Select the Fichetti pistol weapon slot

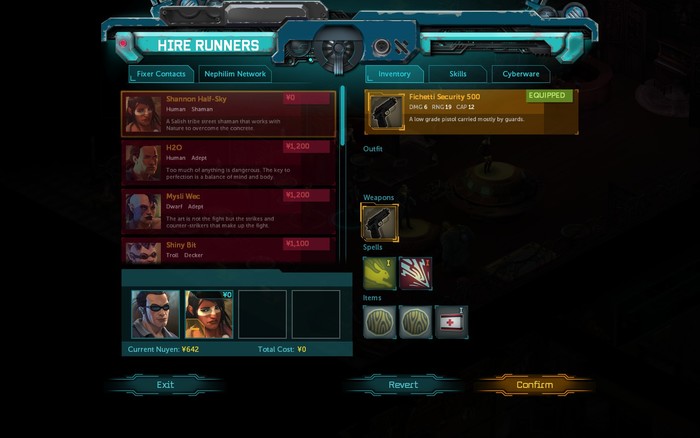pyautogui.click(x=379, y=222)
